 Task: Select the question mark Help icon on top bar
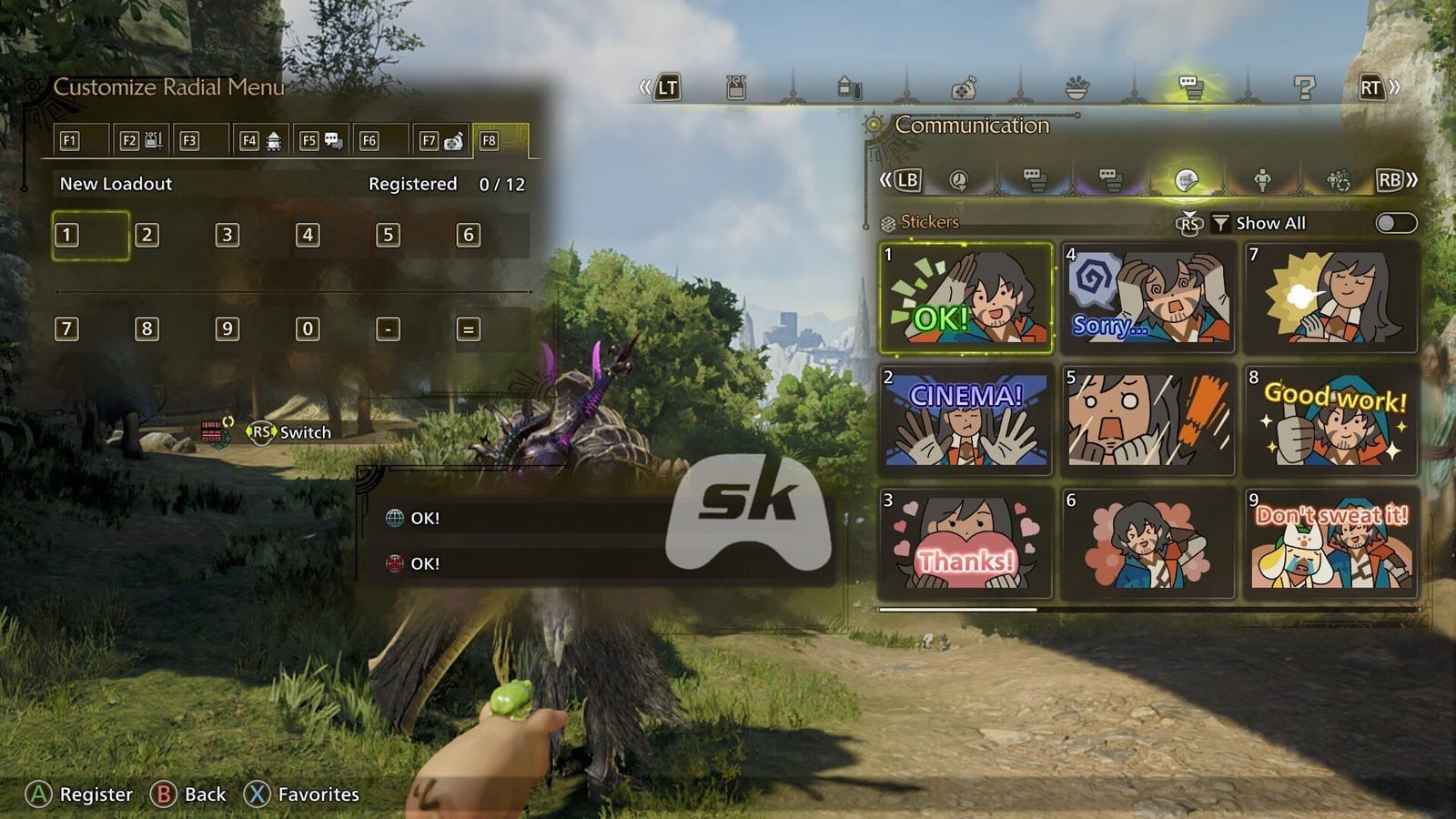click(1305, 88)
